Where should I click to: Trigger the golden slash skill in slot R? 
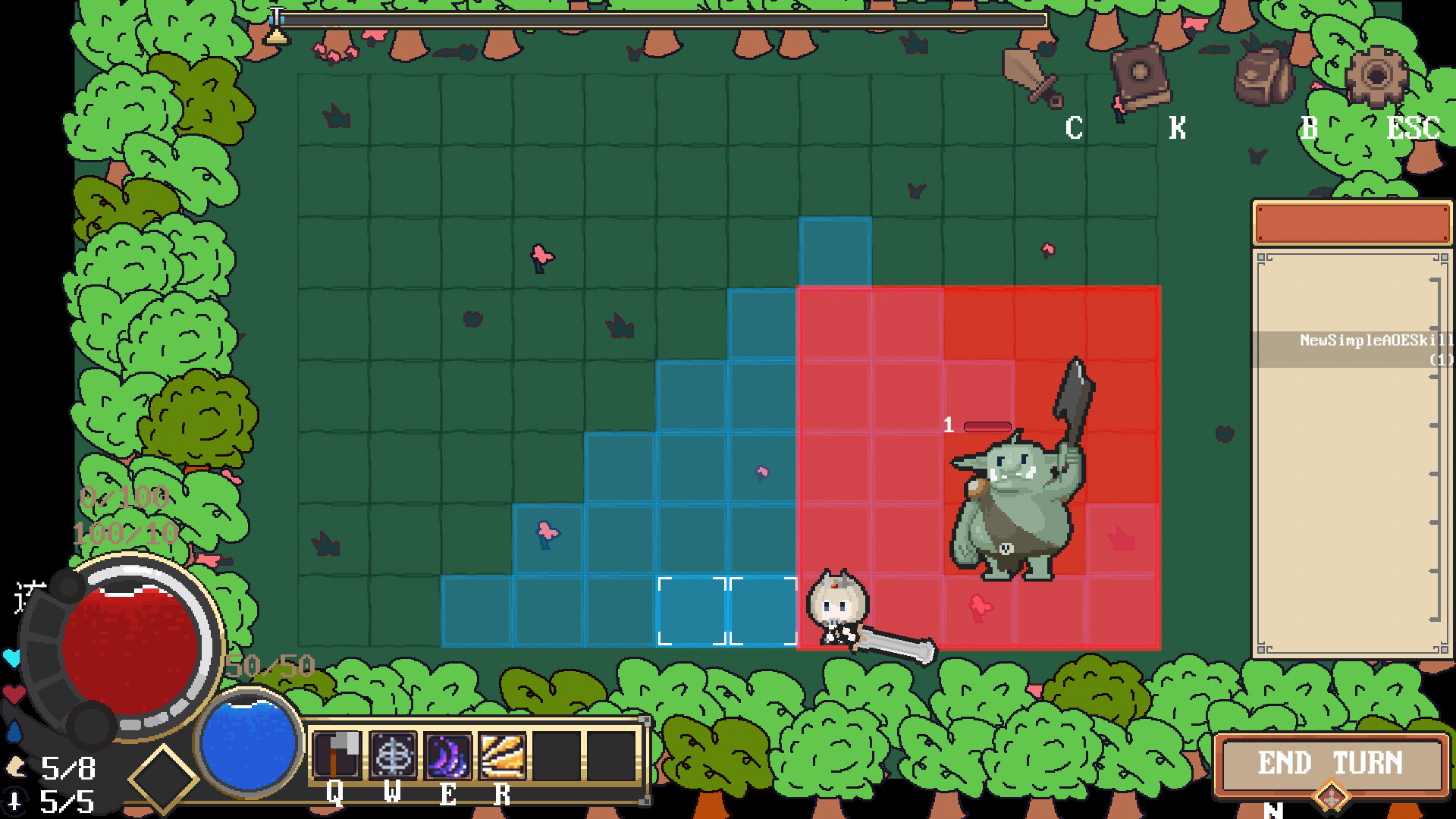[501, 755]
